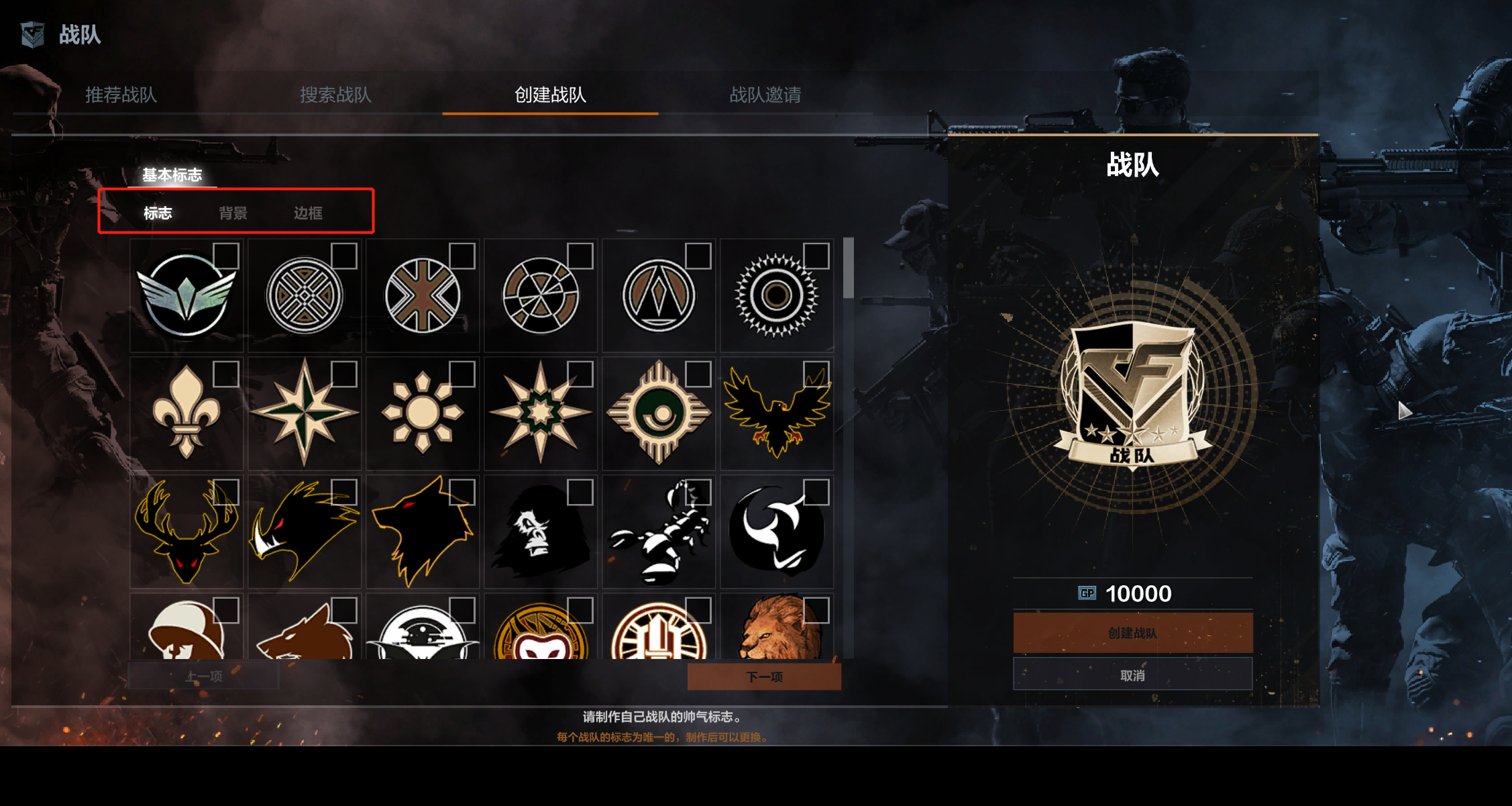Select the winged shield emblem
This screenshot has height=806, width=1512.
coord(186,296)
